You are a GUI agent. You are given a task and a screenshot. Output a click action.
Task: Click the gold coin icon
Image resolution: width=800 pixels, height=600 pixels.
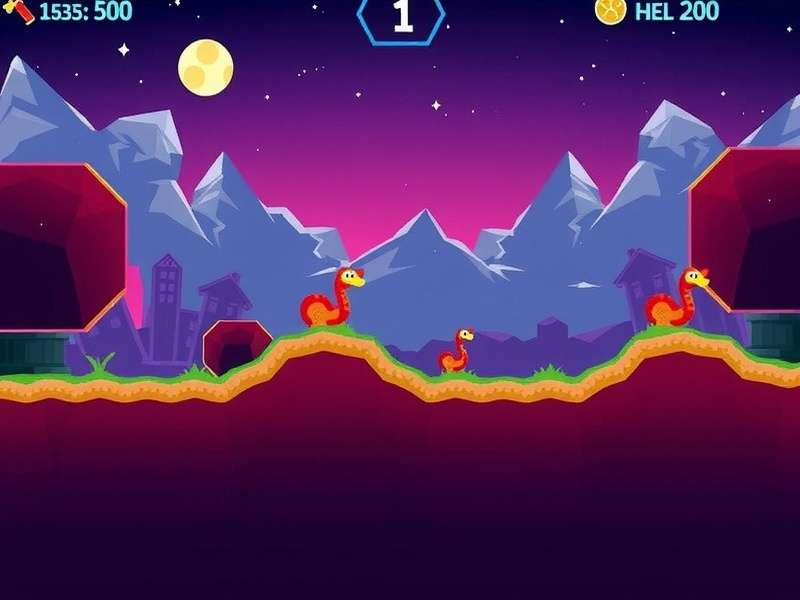point(610,10)
